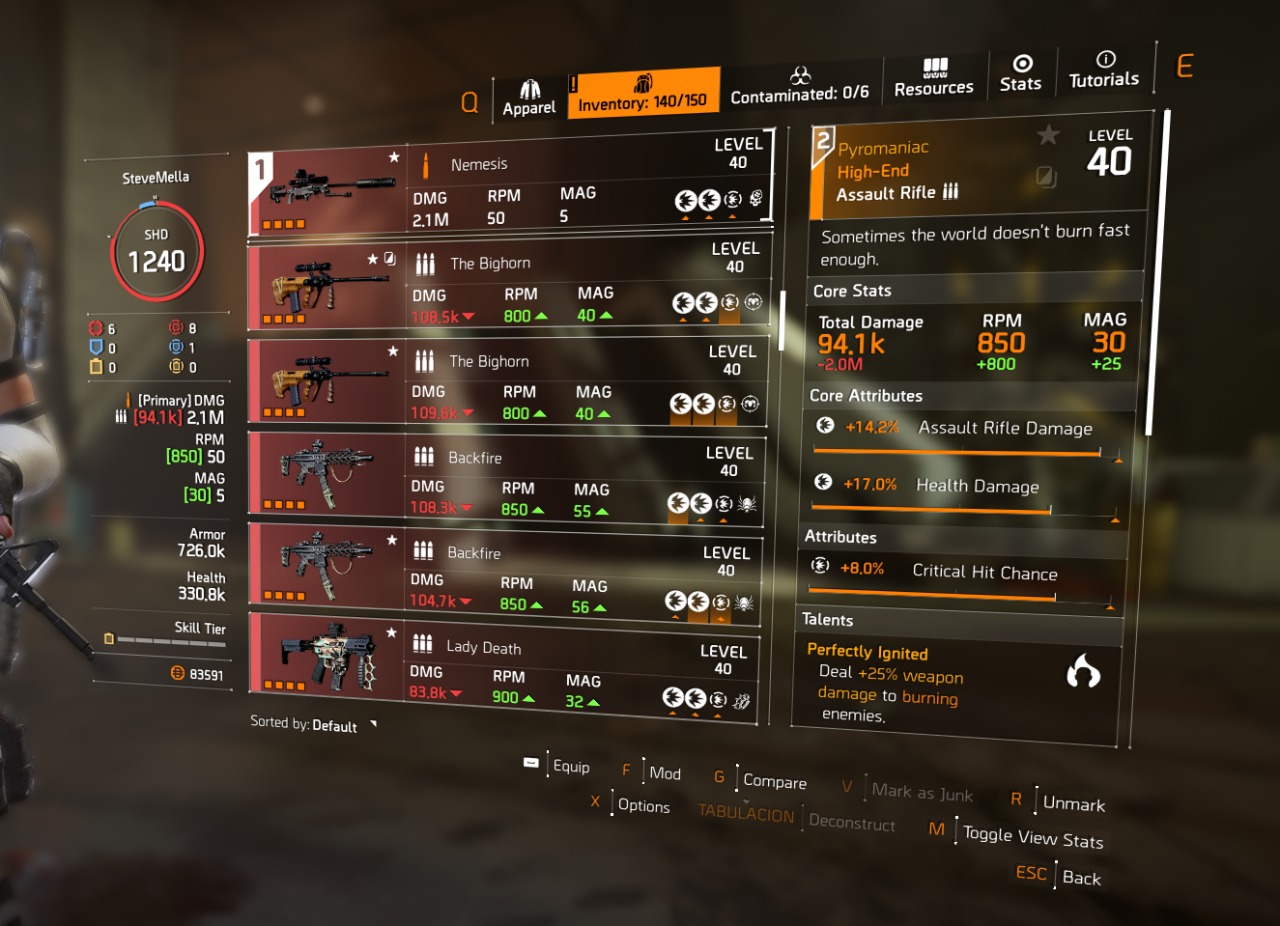Click the Deconstruct option
The image size is (1280, 926).
pyautogui.click(x=853, y=825)
